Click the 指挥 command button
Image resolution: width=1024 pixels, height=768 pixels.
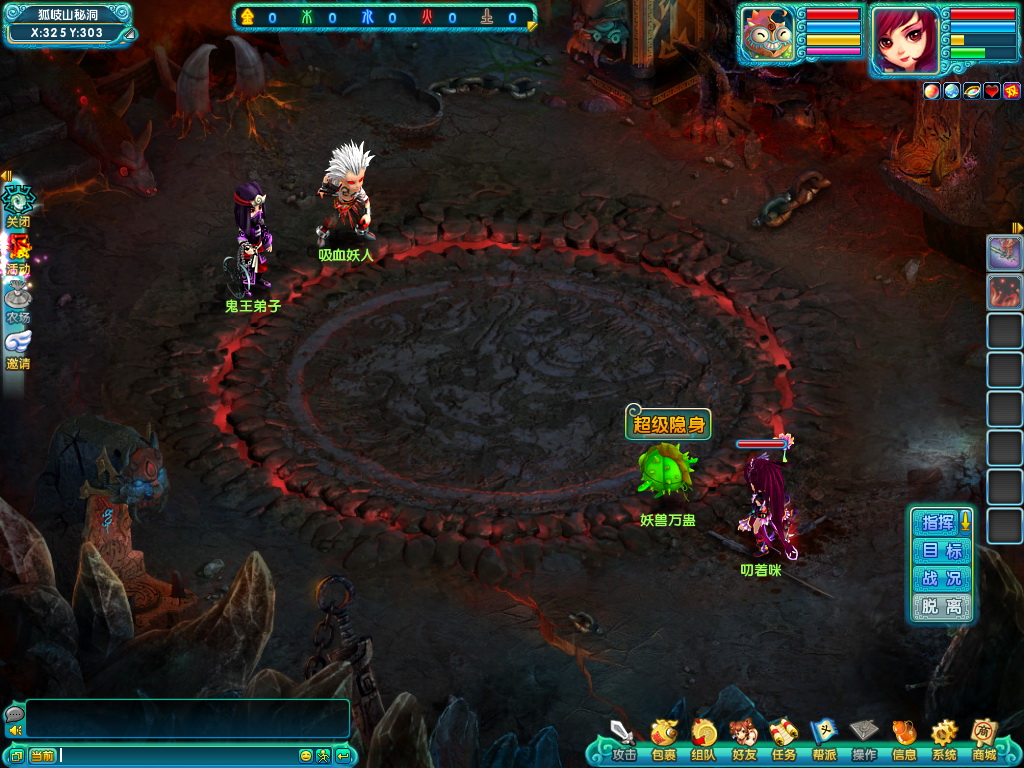click(938, 522)
